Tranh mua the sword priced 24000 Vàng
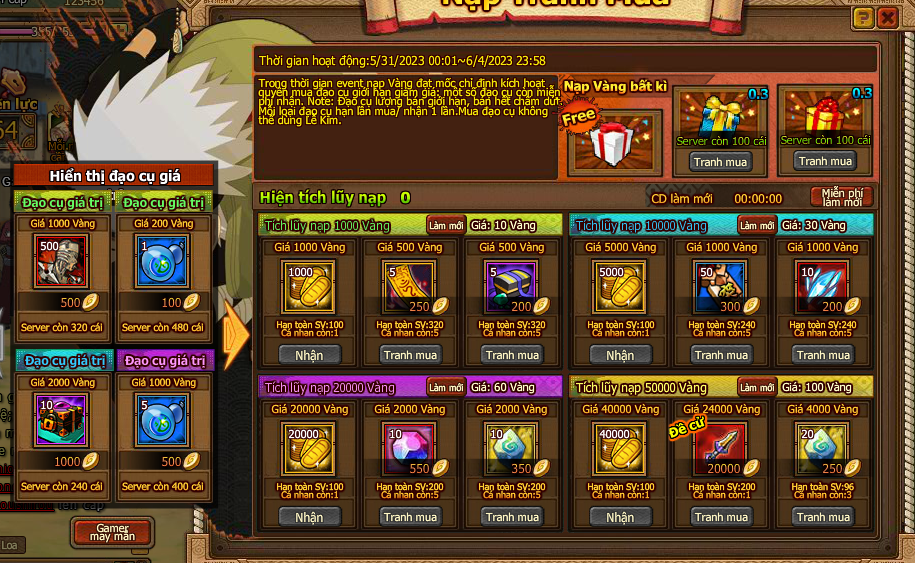The image size is (915, 563). (722, 517)
